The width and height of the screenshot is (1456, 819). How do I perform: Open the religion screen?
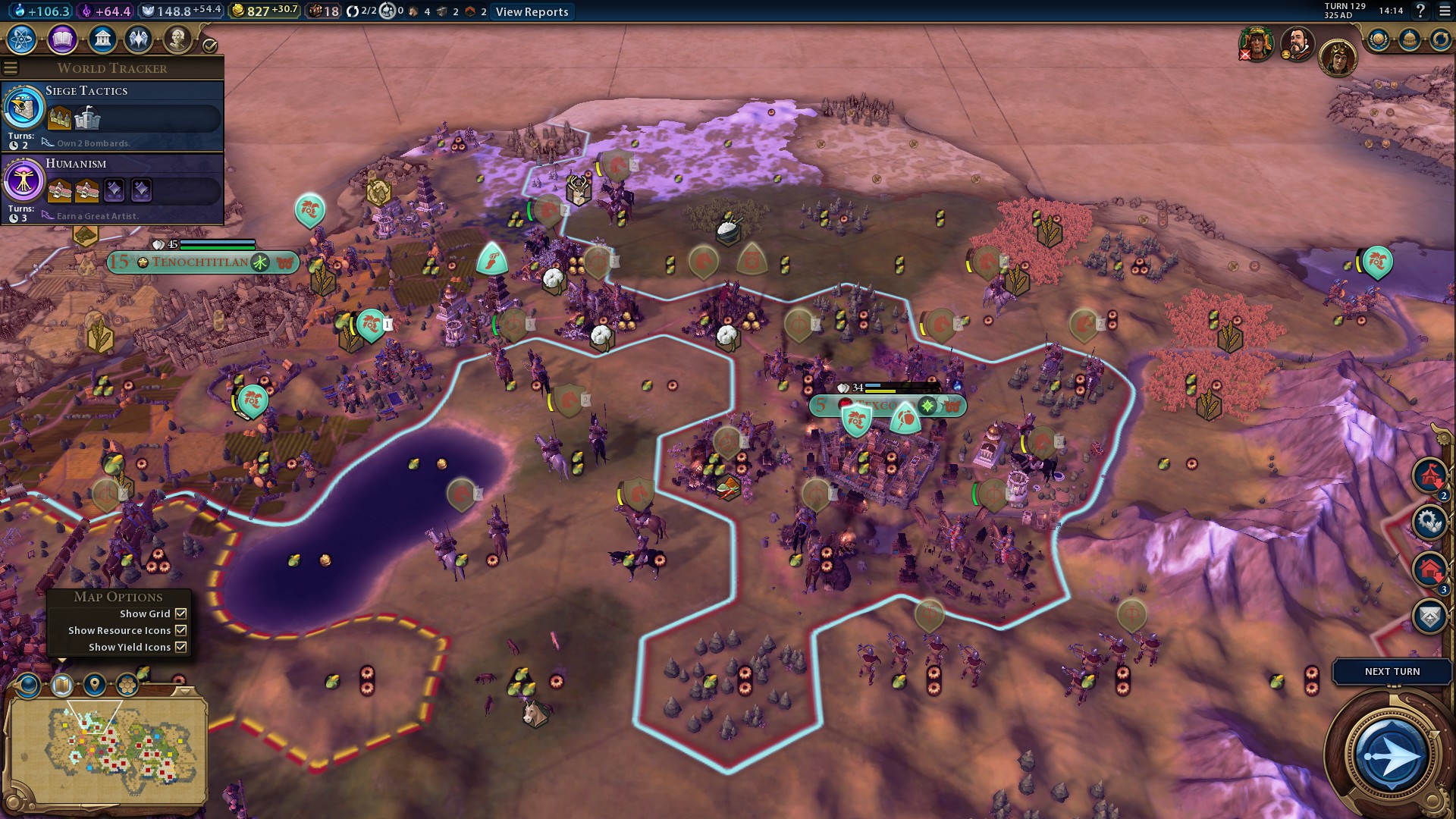(139, 39)
